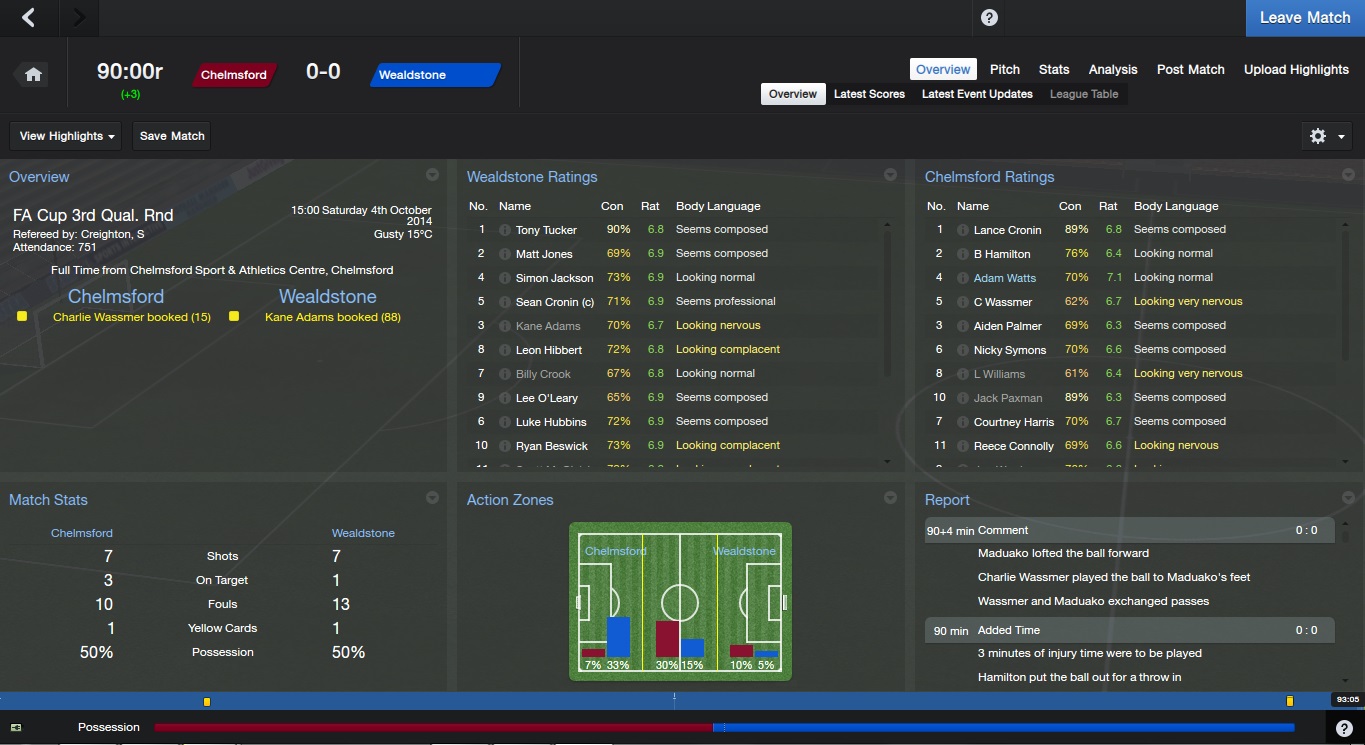Image resolution: width=1365 pixels, height=745 pixels.
Task: Select Upload Highlights
Action: point(1296,69)
